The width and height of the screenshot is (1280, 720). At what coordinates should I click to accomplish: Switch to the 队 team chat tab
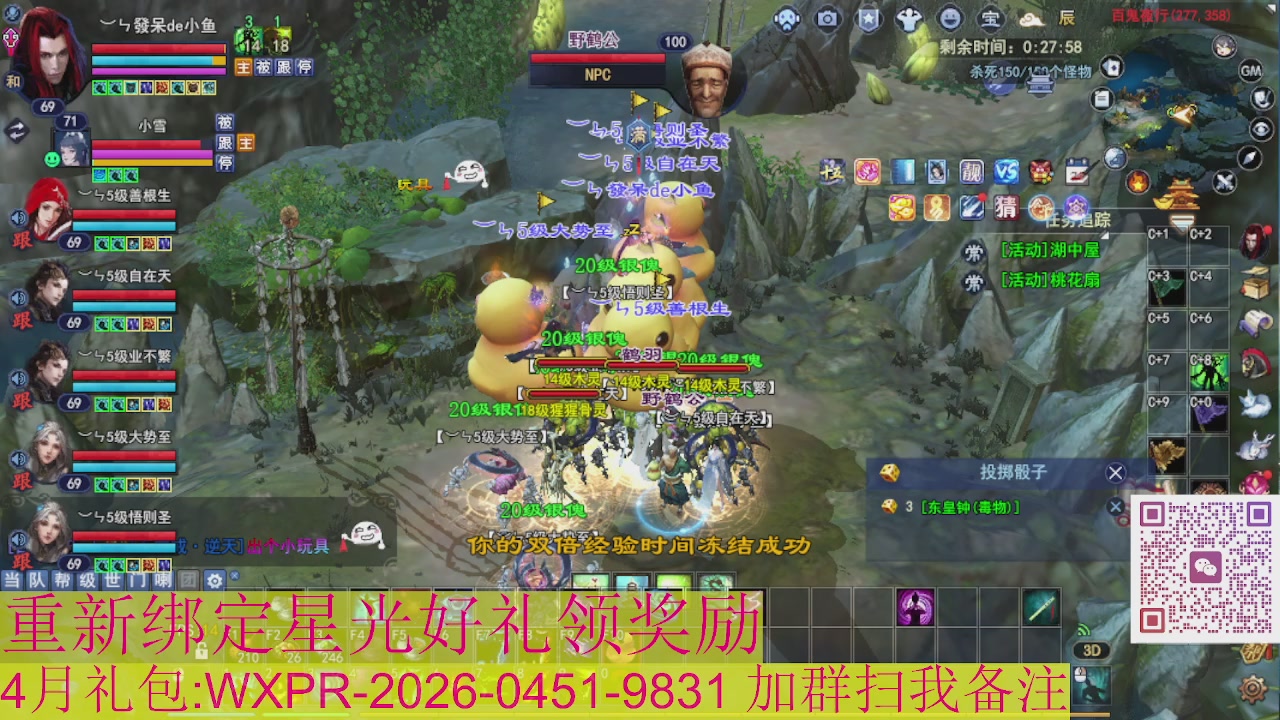coord(37,580)
